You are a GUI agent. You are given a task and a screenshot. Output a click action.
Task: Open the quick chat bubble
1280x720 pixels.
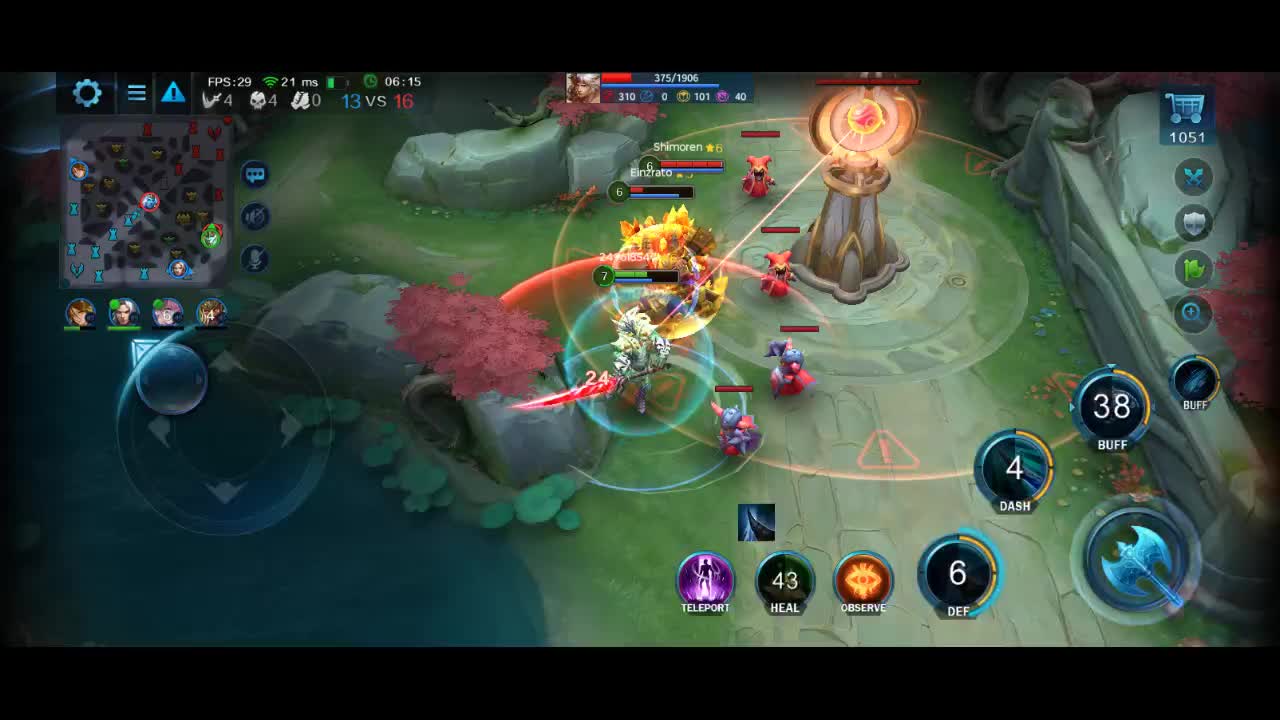point(255,175)
